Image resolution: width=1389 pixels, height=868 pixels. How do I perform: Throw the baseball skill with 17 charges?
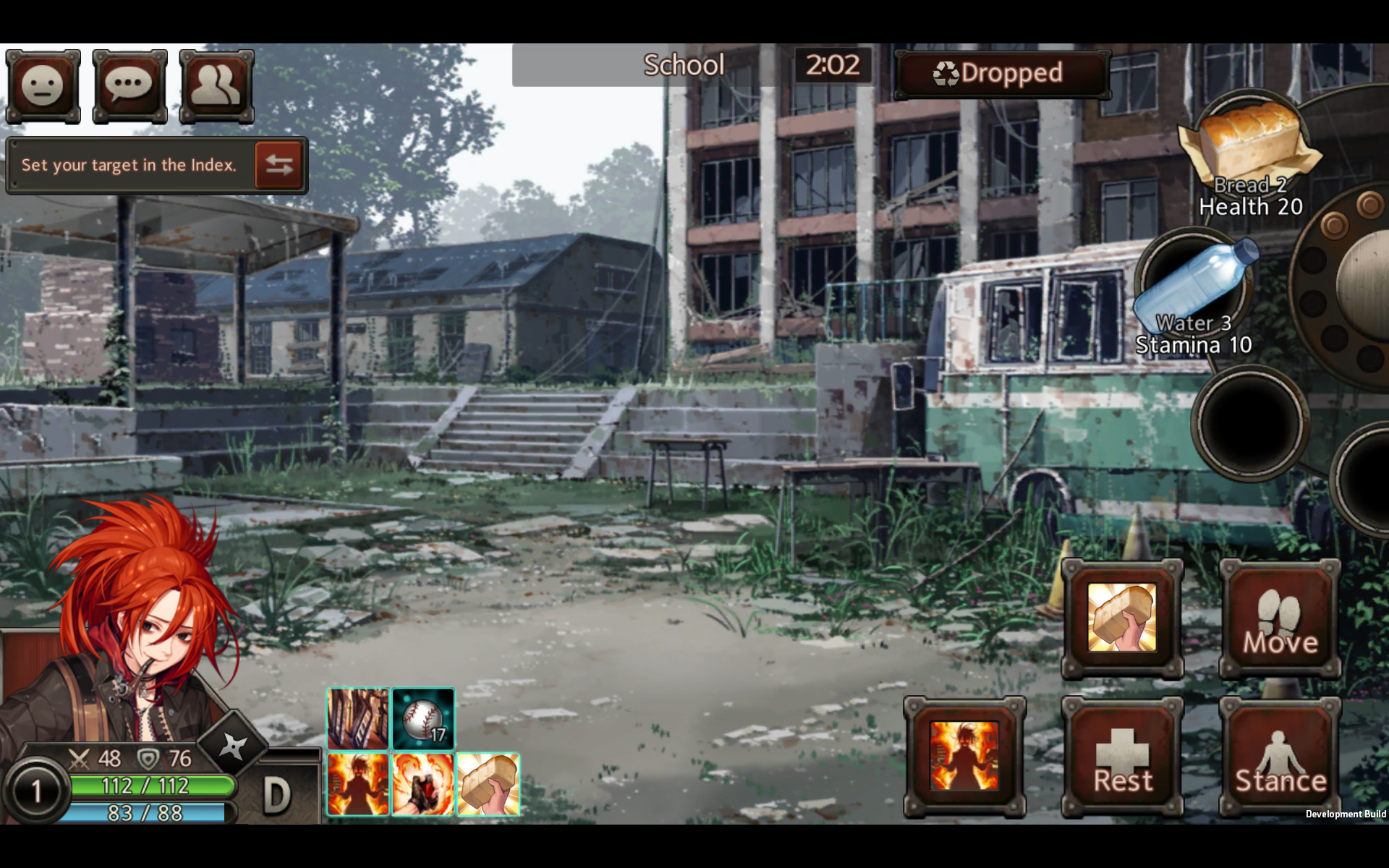pyautogui.click(x=423, y=718)
